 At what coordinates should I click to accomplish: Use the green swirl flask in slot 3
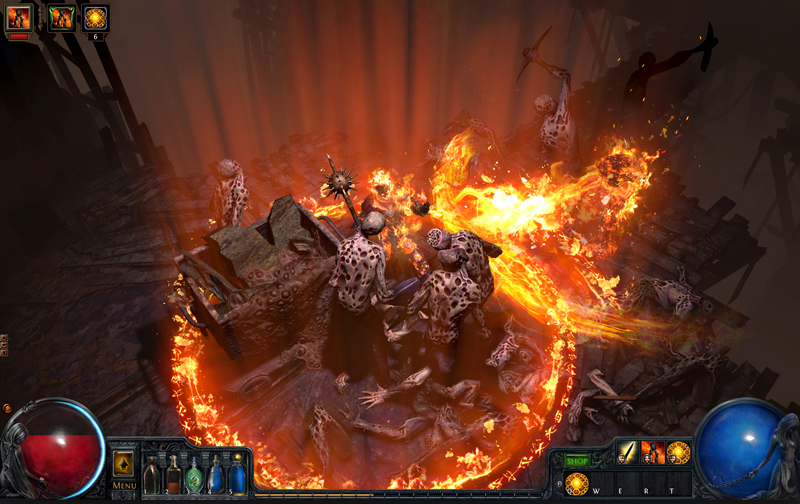pos(195,475)
